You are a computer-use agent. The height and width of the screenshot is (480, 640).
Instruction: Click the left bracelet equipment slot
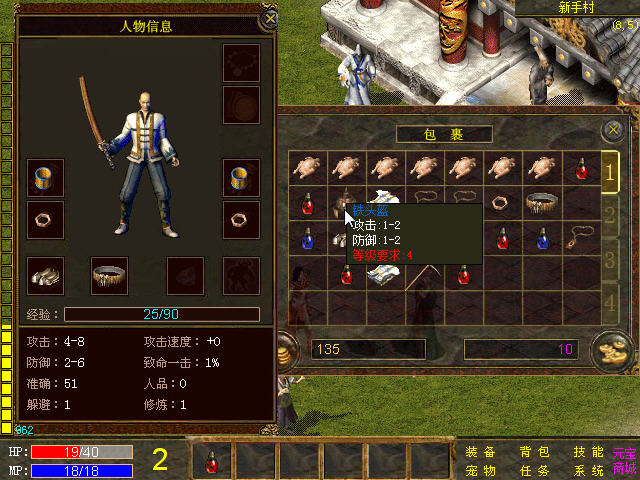[x=45, y=178]
